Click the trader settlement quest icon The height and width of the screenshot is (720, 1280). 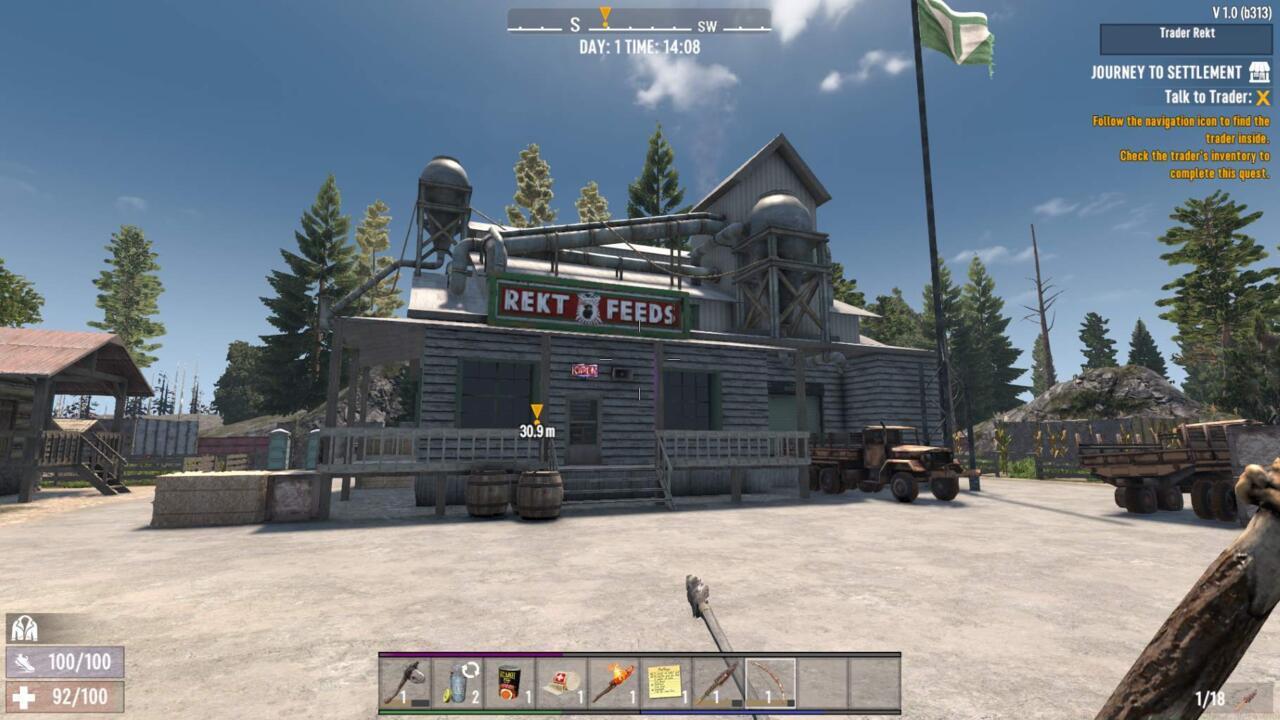point(1259,72)
